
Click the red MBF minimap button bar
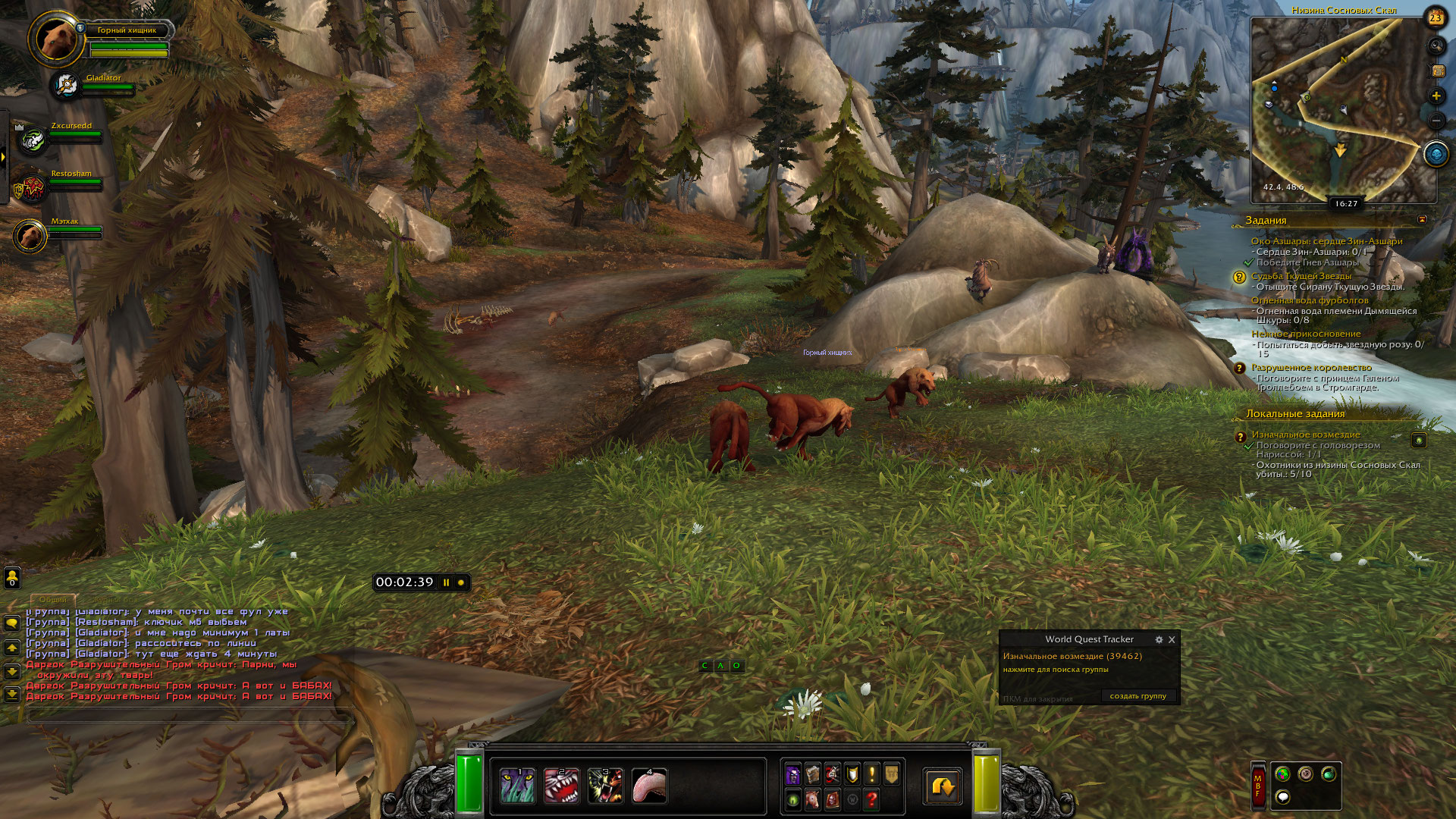1257,786
